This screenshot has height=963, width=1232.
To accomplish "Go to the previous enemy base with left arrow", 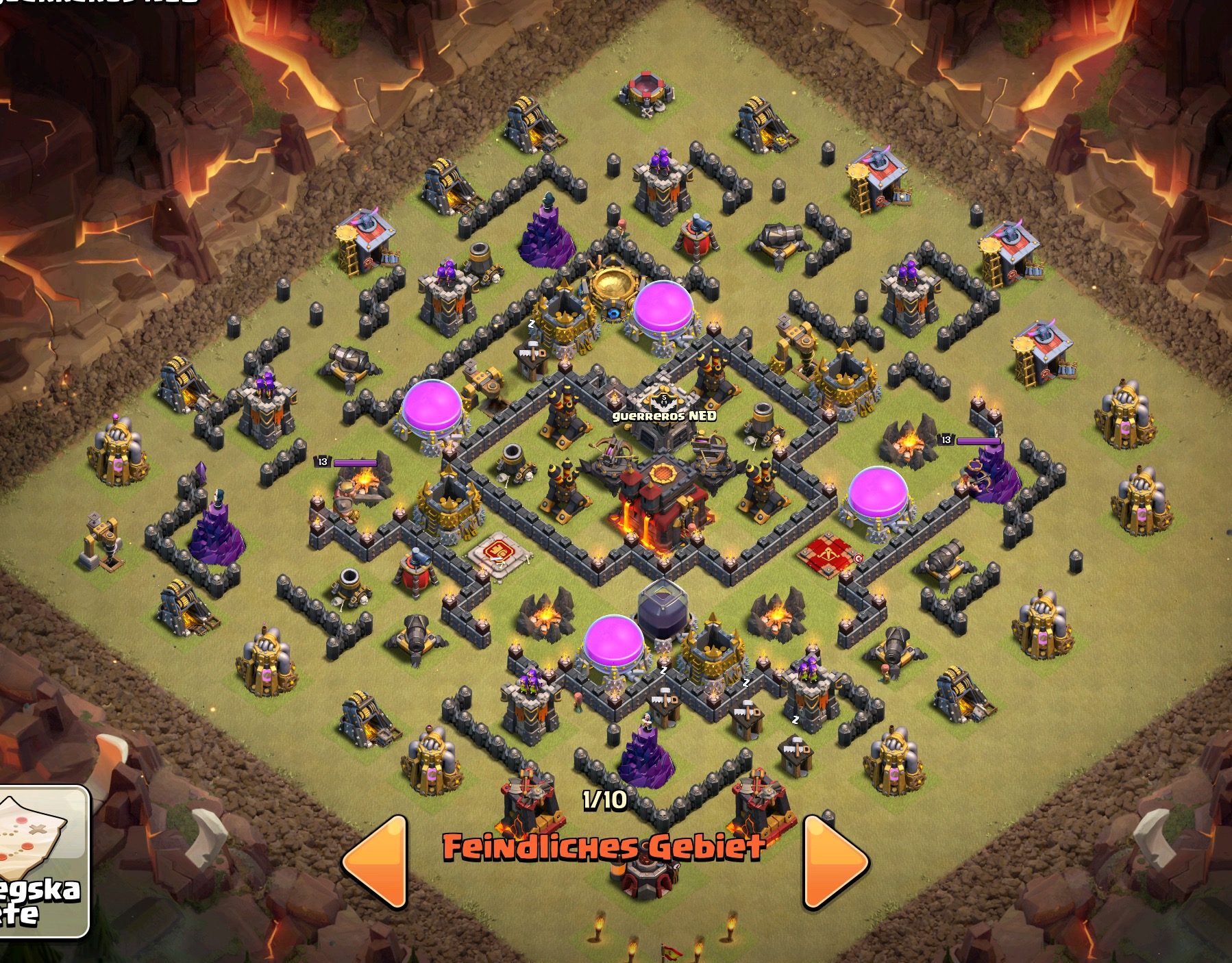I will (x=376, y=862).
